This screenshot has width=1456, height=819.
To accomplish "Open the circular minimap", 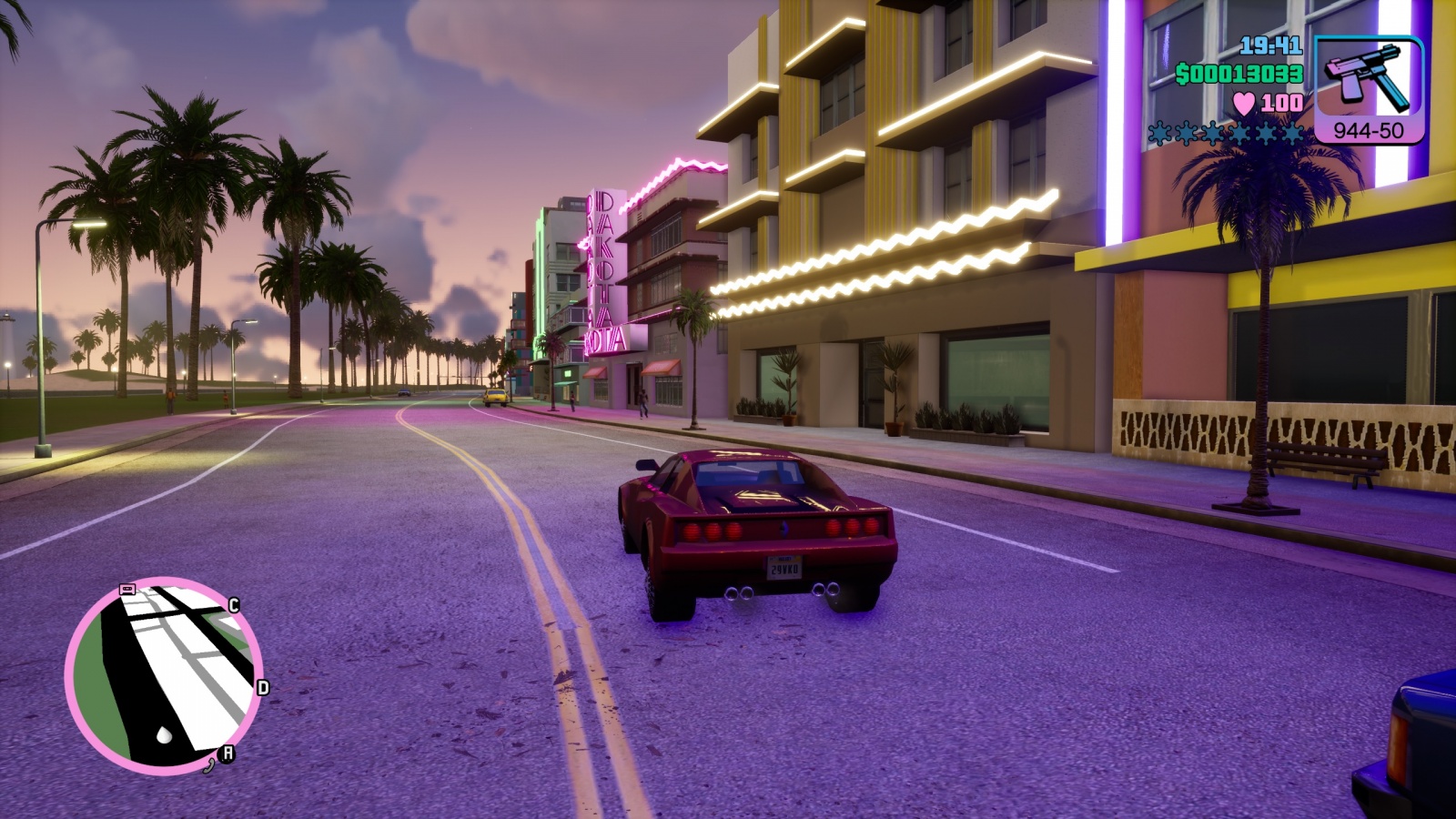I will coord(164,676).
